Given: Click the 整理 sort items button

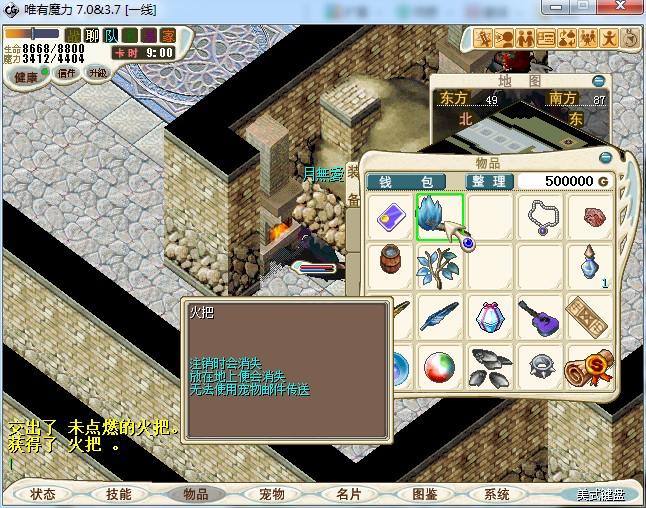Looking at the screenshot, I should [490, 181].
